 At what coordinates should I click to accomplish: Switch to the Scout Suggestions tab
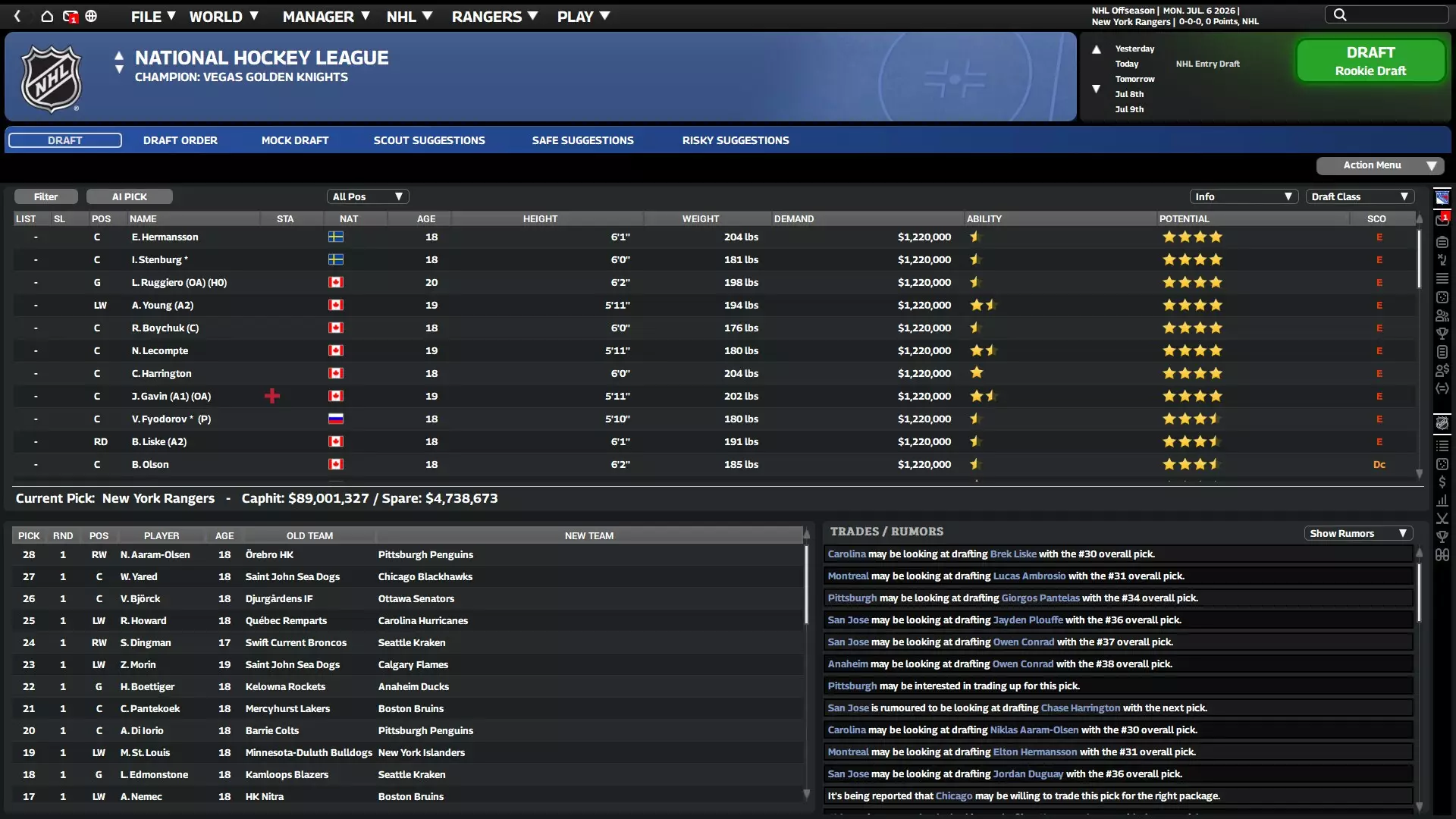[429, 140]
